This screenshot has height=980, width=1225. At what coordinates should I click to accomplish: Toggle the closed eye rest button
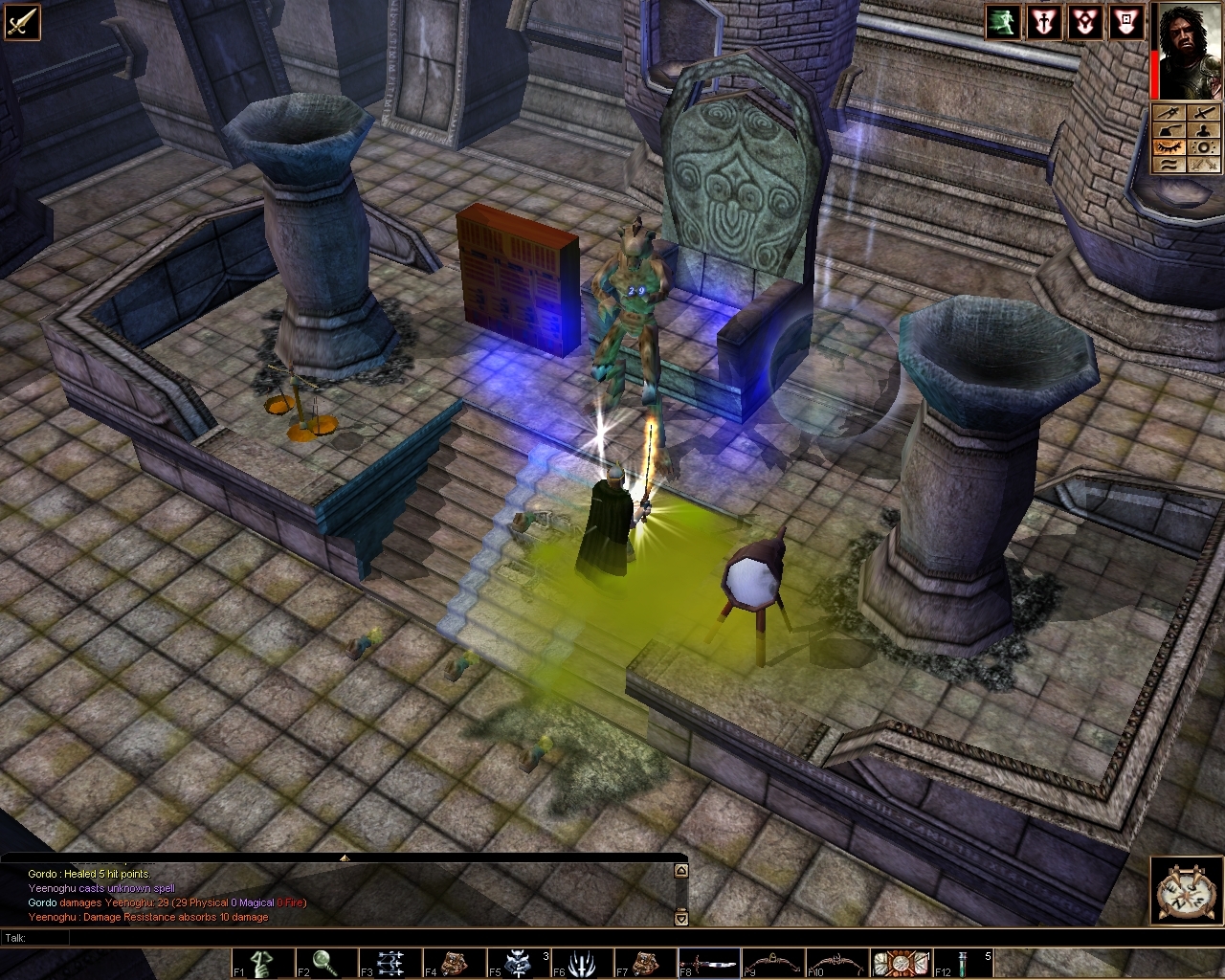(x=1169, y=146)
